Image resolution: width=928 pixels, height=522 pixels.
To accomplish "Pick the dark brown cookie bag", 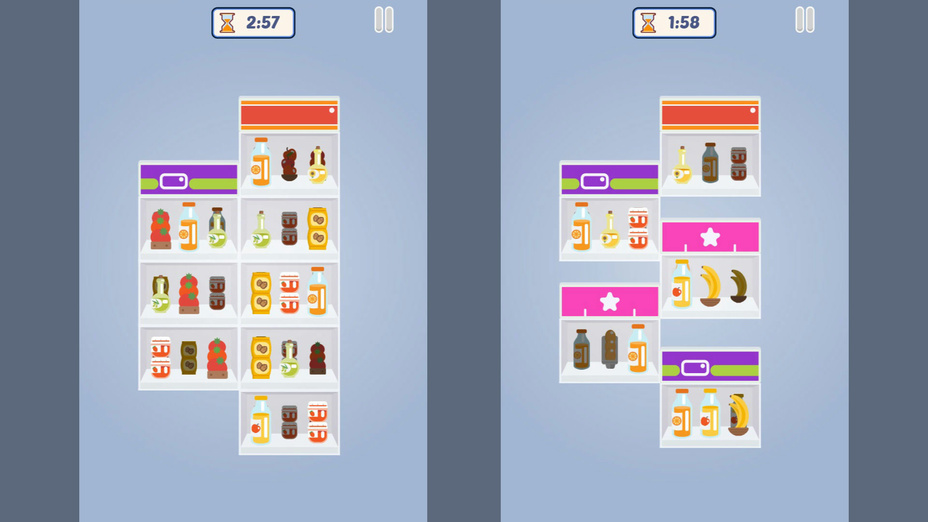I will pos(188,357).
